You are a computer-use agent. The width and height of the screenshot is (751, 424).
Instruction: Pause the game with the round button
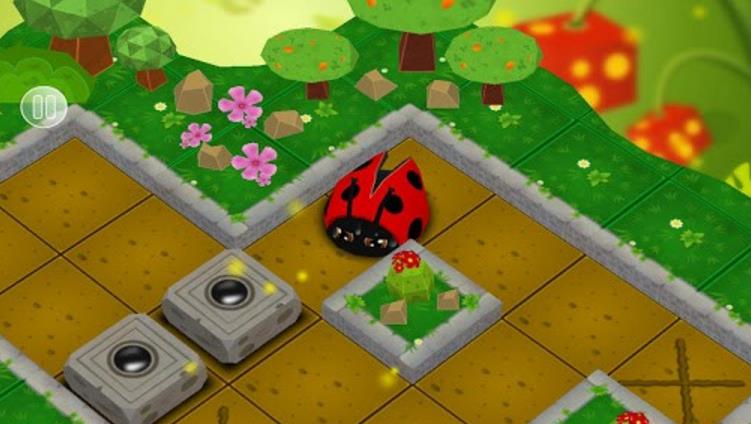tap(43, 107)
